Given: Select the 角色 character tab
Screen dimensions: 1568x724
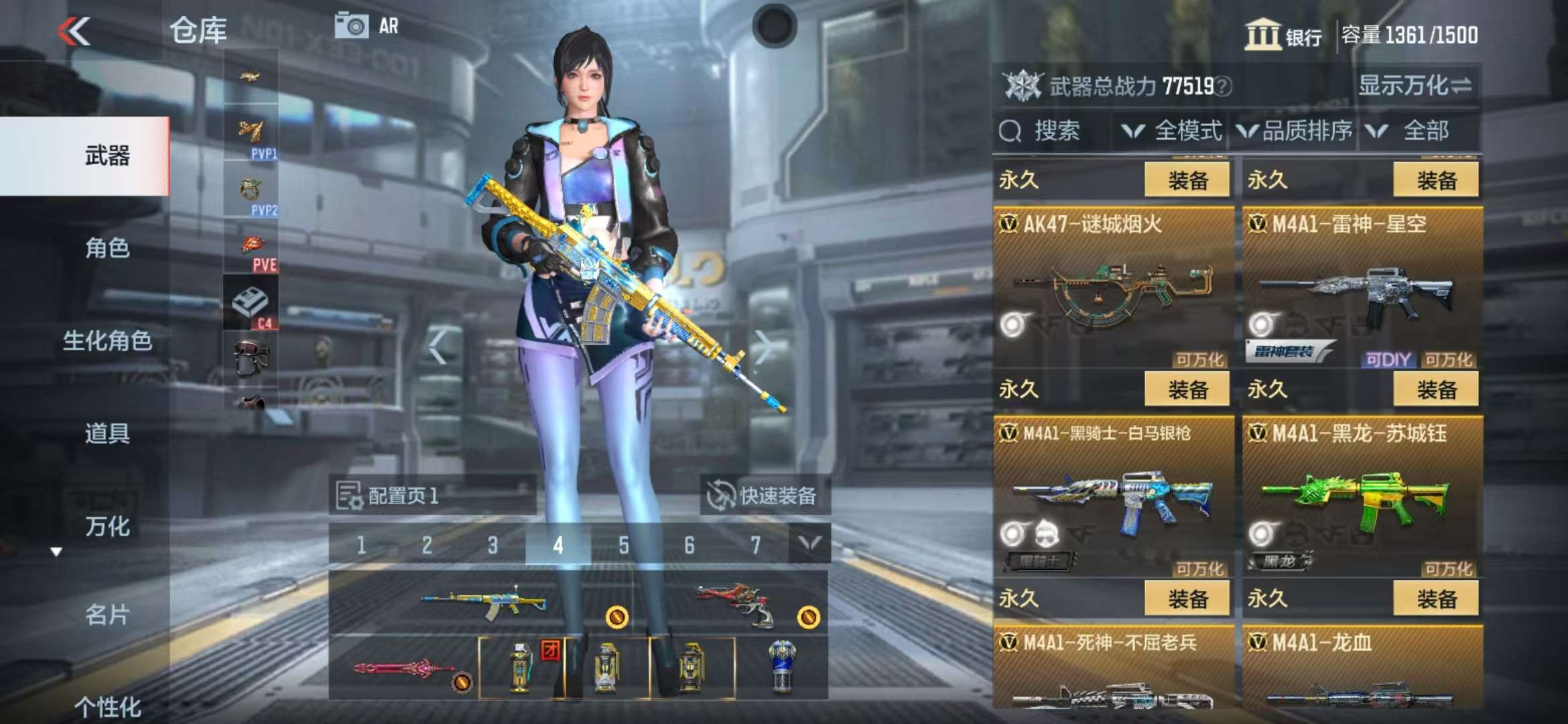Looking at the screenshot, I should [x=107, y=248].
